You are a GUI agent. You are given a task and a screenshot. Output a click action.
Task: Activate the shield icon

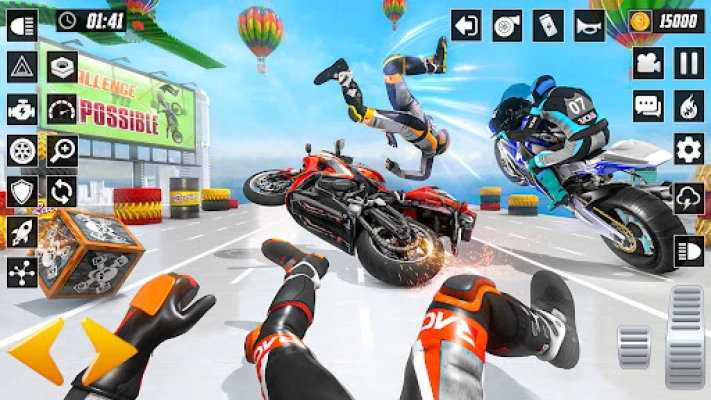click(21, 190)
